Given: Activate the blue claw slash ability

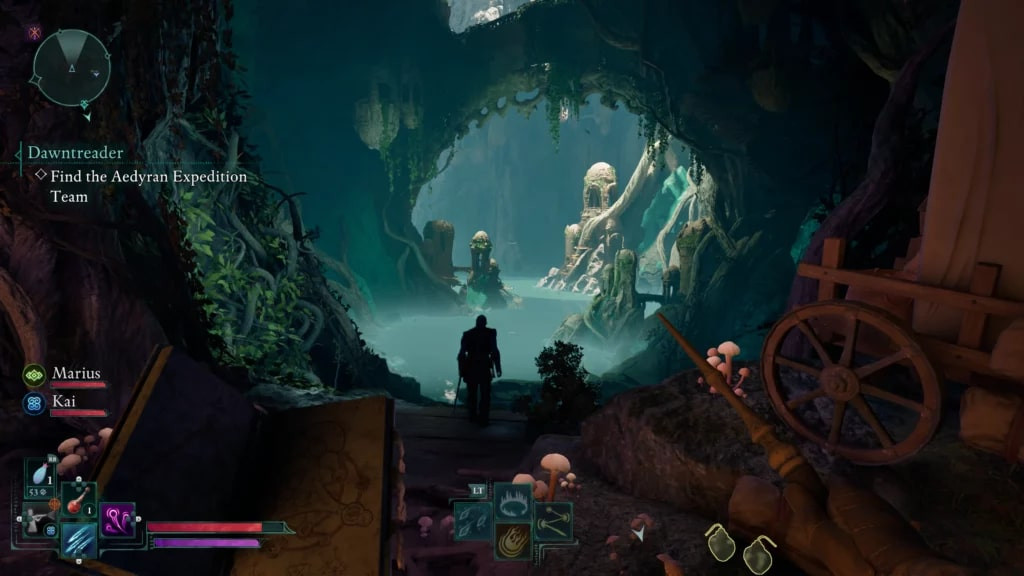Looking at the screenshot, I should (x=78, y=540).
